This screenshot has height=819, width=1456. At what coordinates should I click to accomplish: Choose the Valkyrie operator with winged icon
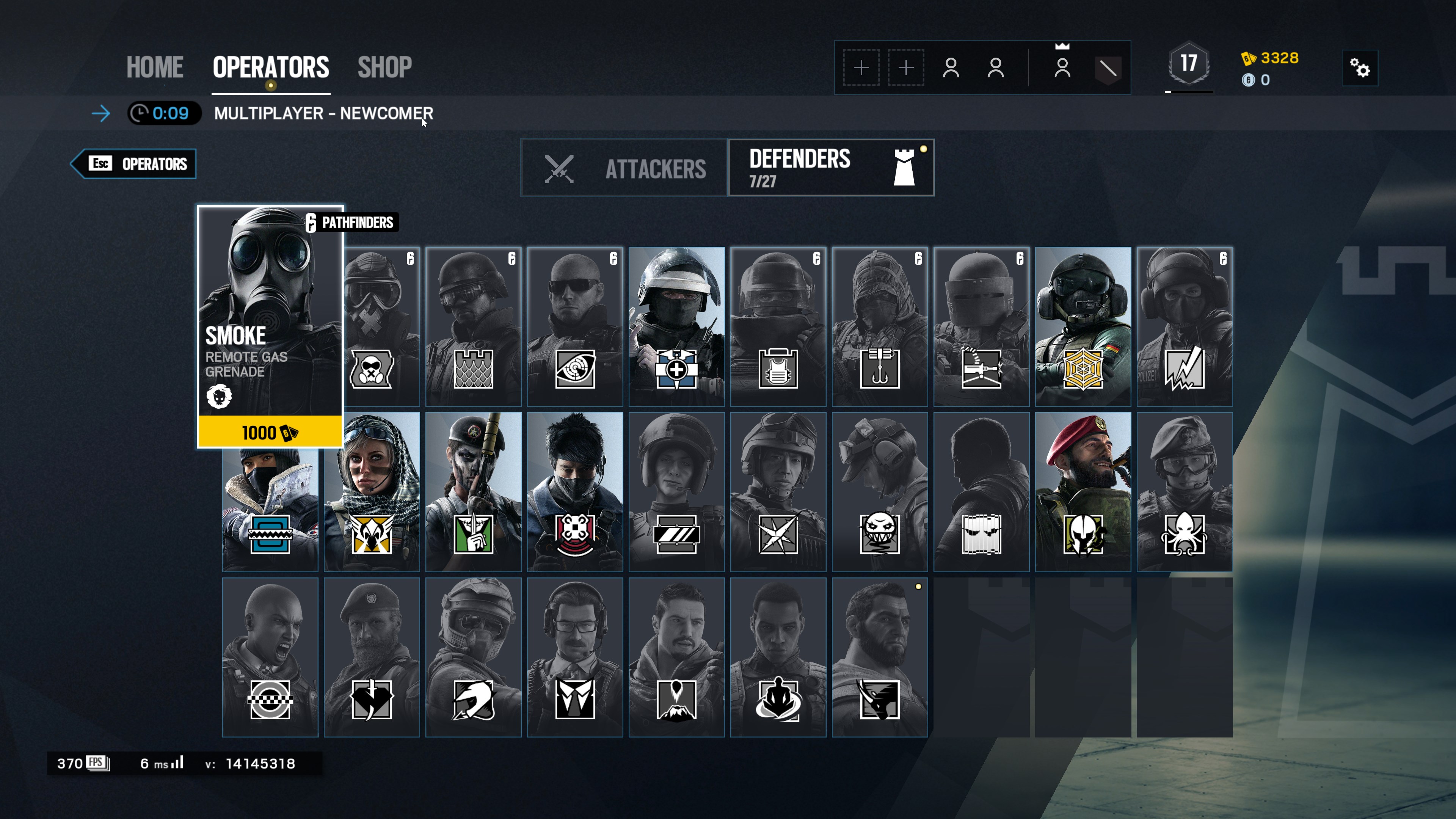(x=371, y=491)
